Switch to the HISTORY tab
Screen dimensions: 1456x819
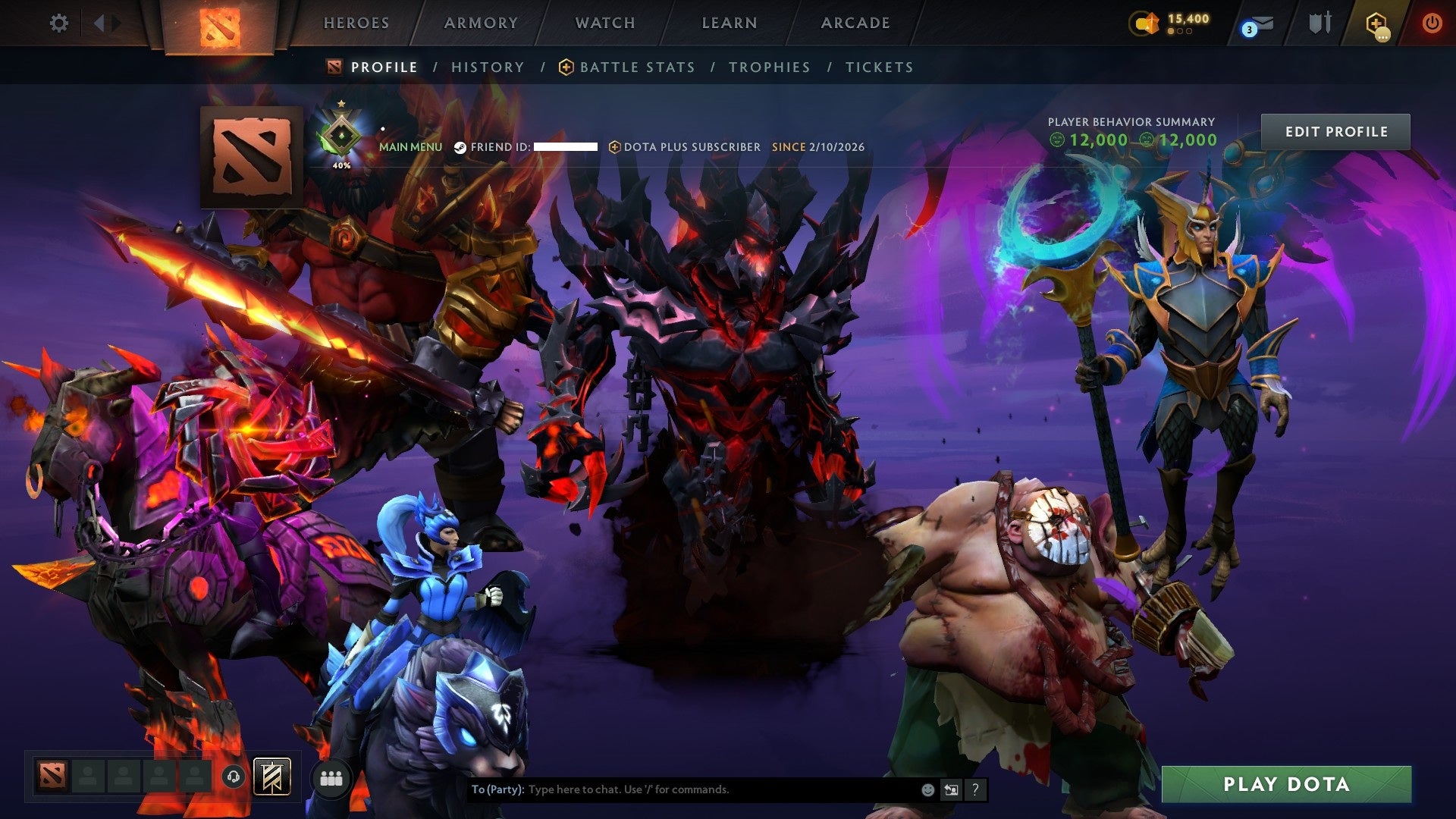[487, 67]
